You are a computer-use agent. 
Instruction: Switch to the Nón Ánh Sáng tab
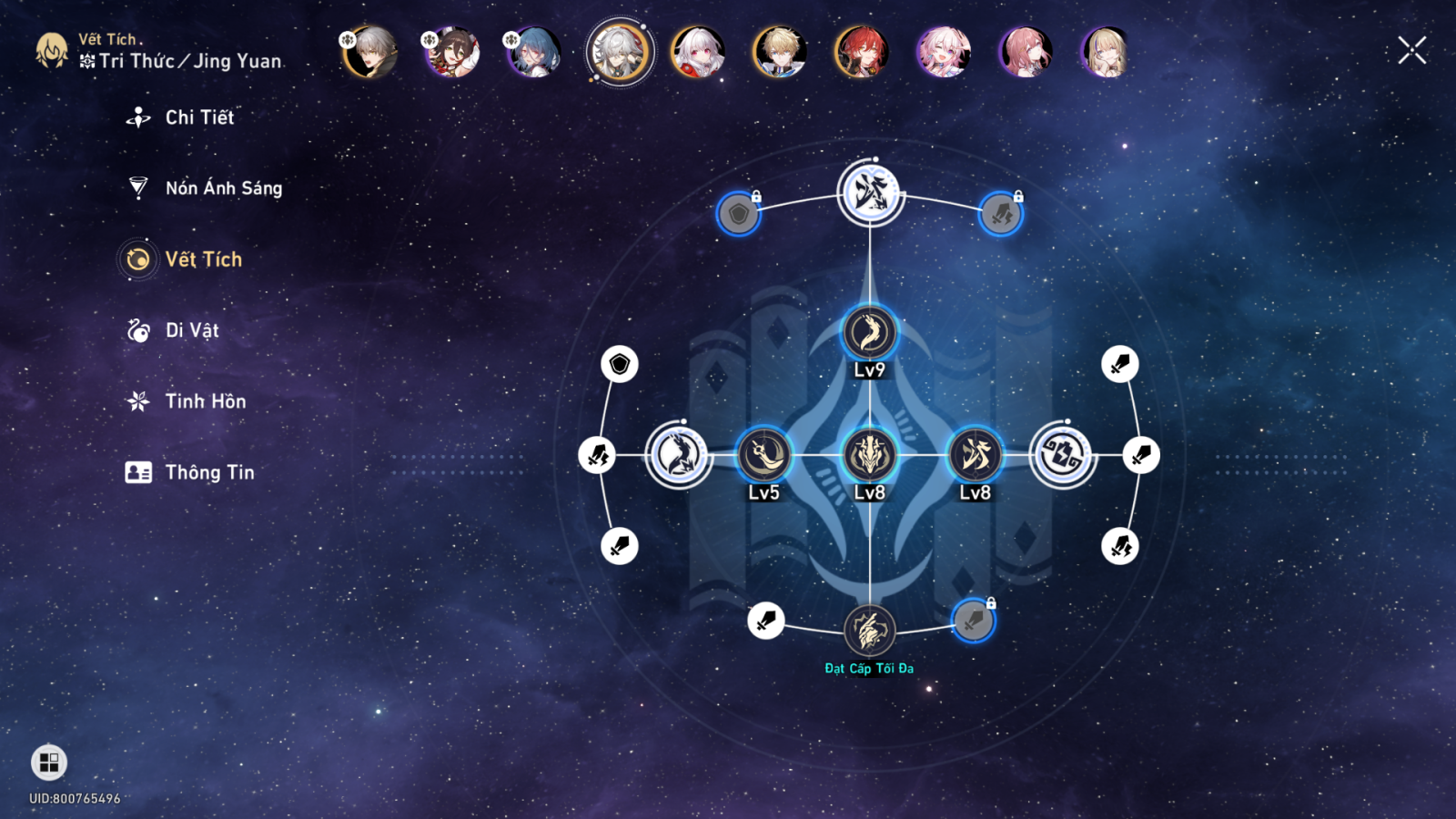pyautogui.click(x=223, y=188)
